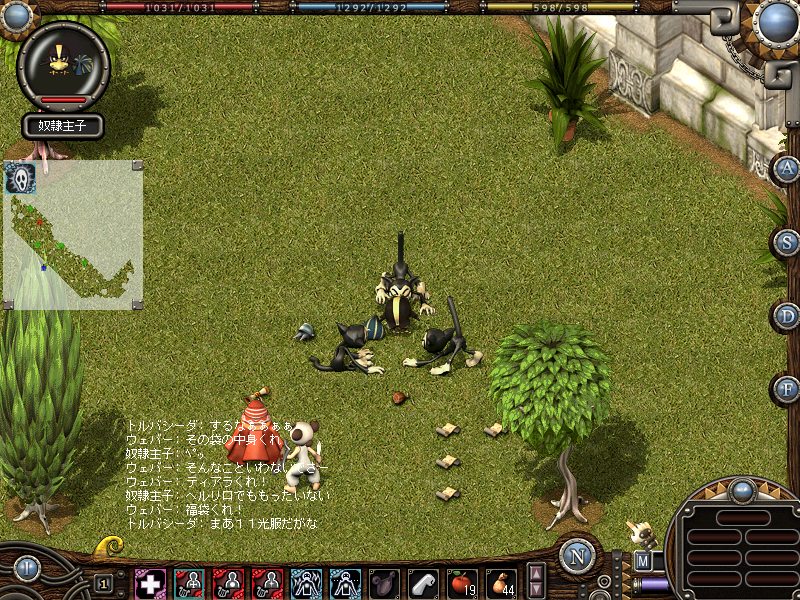
Task: Use the white cross heal skill
Action: 150,582
